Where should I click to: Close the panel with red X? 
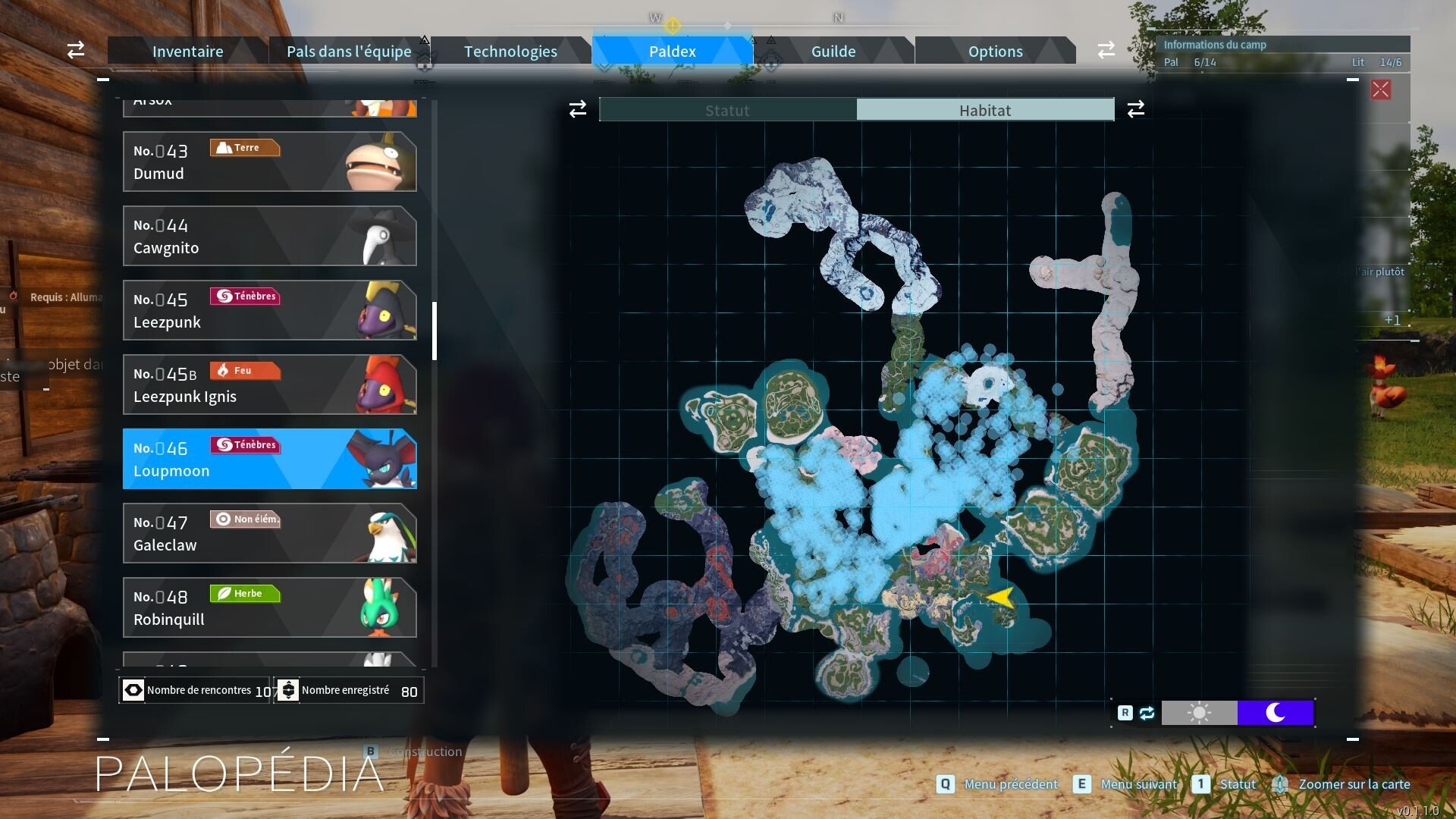1380,89
